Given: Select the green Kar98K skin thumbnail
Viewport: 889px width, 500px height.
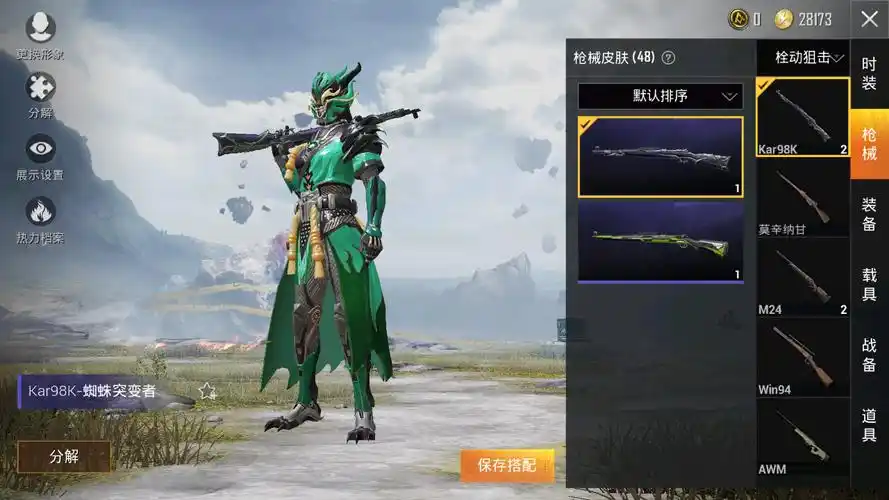Looking at the screenshot, I should 660,242.
